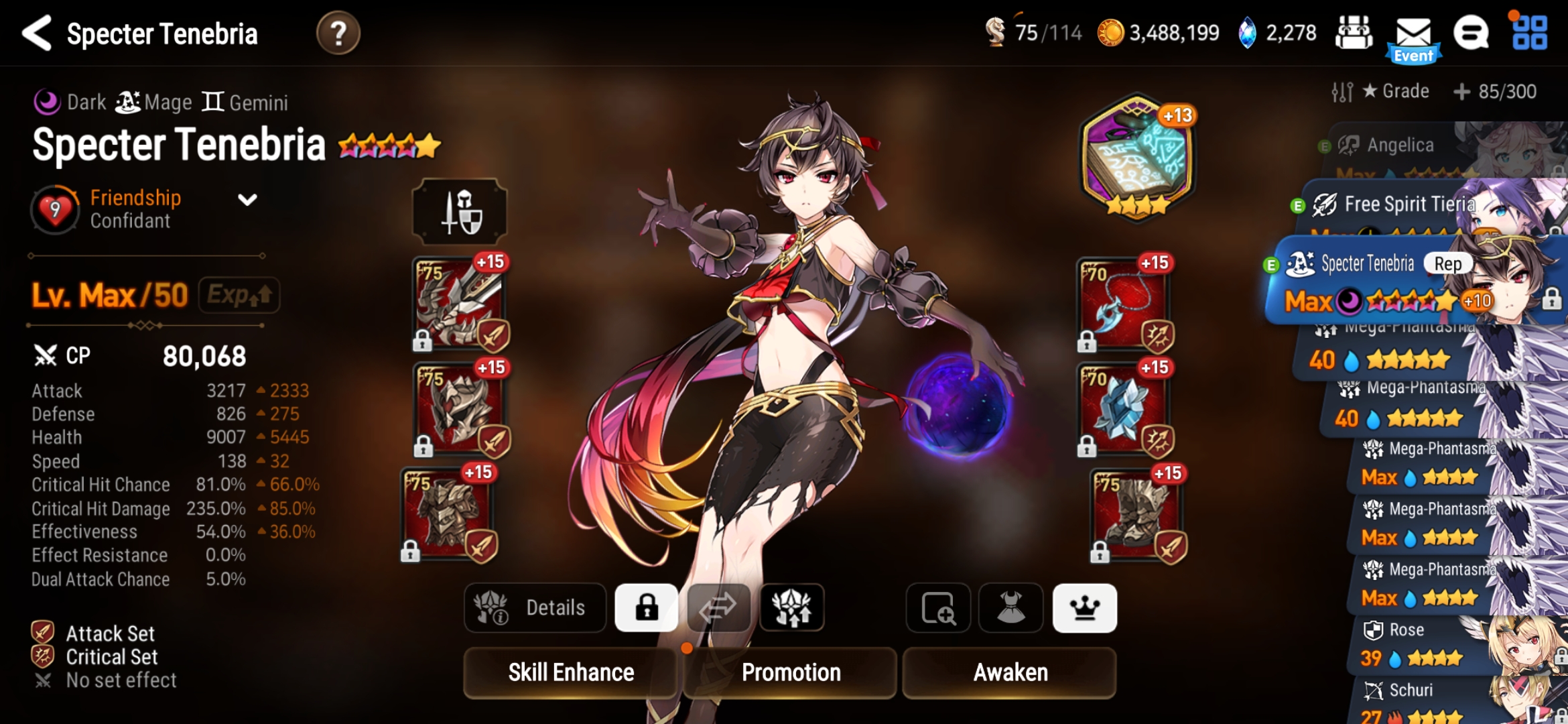Open Skill Enhance
Screen dimensions: 1568x724
pyautogui.click(x=570, y=672)
